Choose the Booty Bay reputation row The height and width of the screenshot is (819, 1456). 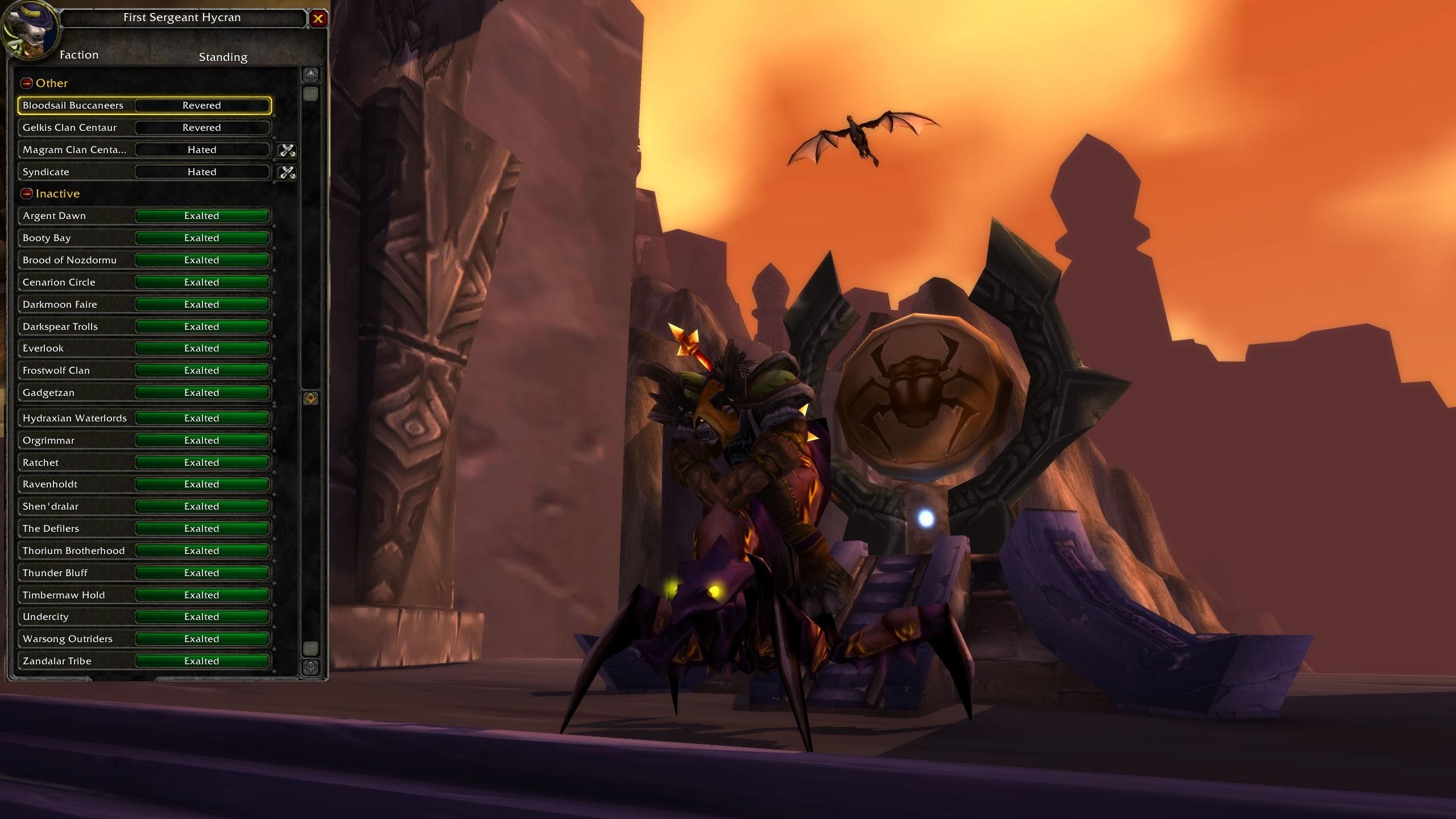144,238
